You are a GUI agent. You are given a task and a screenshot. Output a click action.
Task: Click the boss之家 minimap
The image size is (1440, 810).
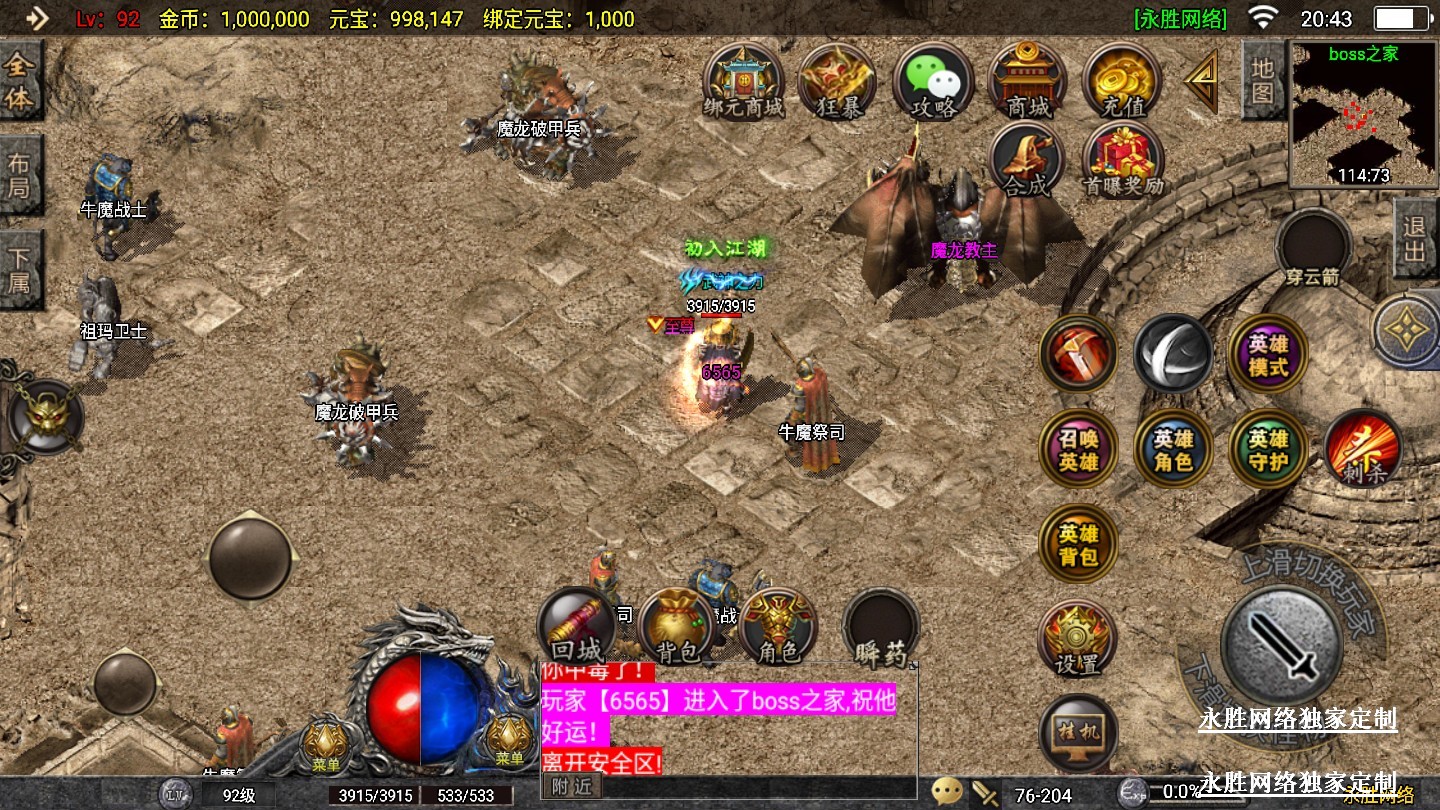(x=1363, y=115)
